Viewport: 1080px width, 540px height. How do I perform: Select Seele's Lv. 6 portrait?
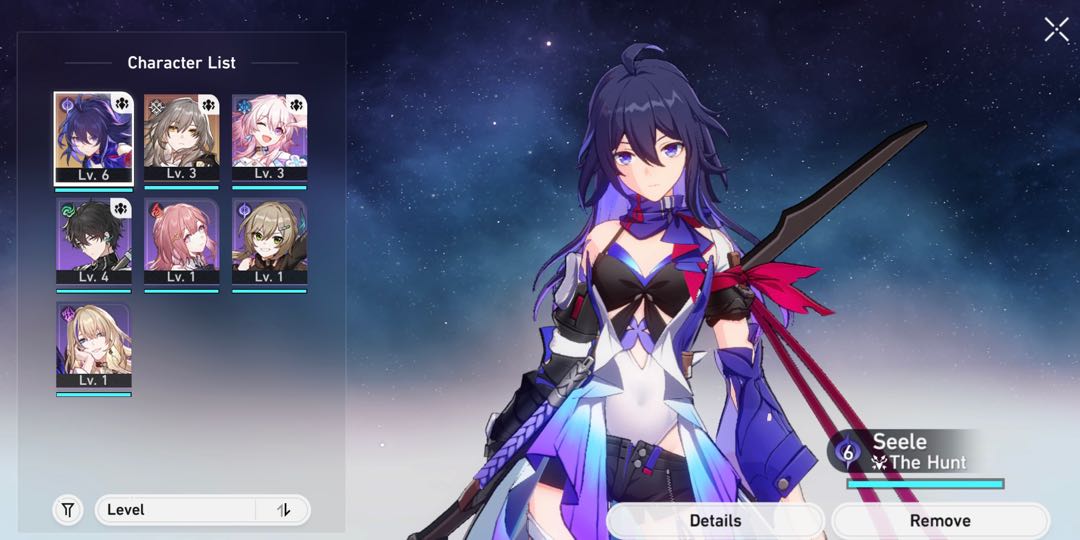click(x=93, y=138)
